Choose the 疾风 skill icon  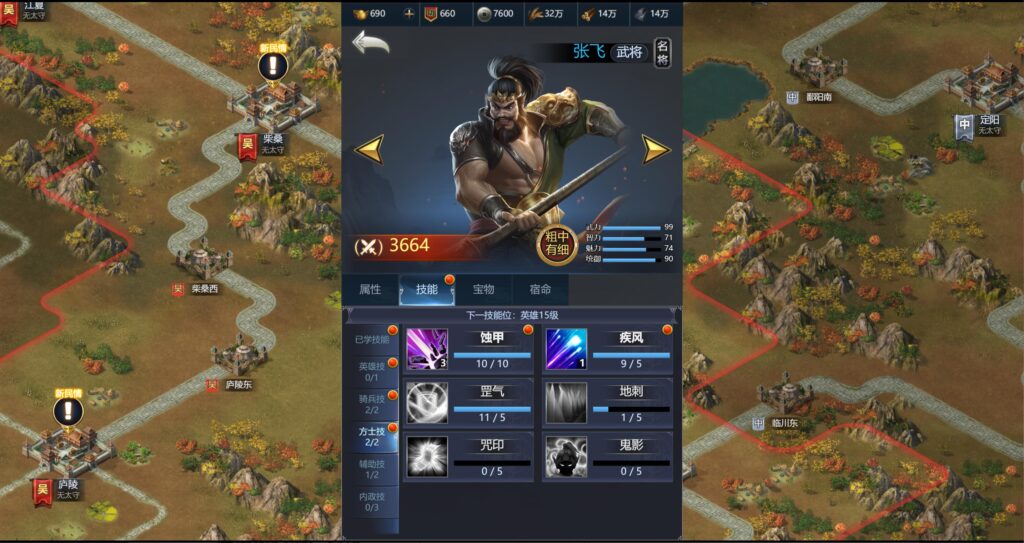[566, 349]
